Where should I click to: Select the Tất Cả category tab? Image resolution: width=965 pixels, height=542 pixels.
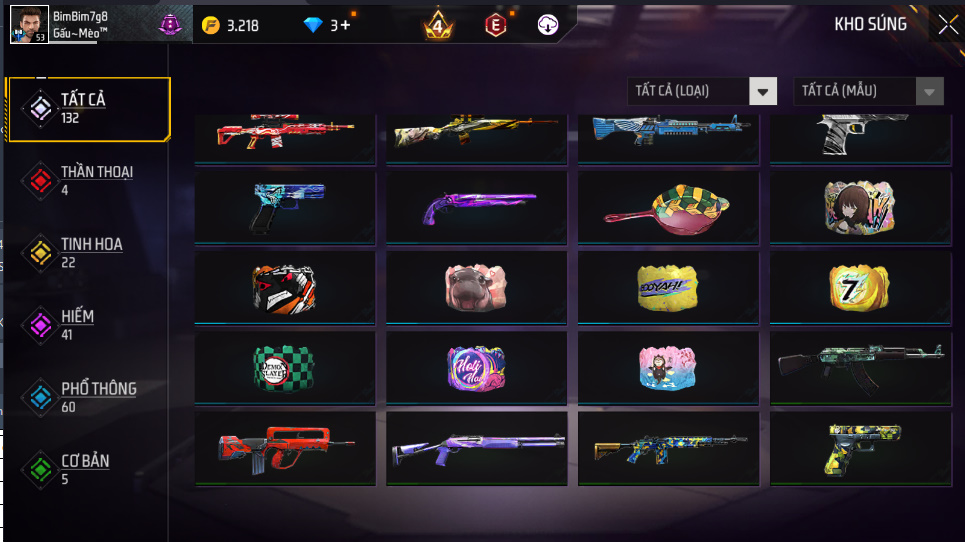tap(88, 108)
